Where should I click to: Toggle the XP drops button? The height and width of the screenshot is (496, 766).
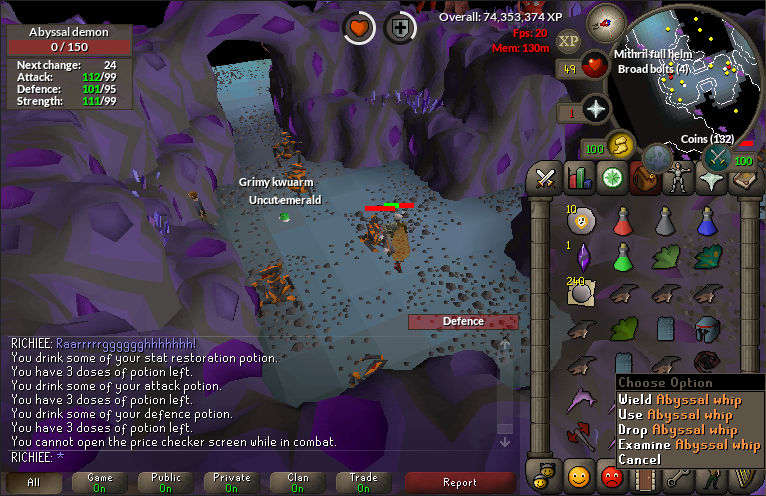pos(568,41)
